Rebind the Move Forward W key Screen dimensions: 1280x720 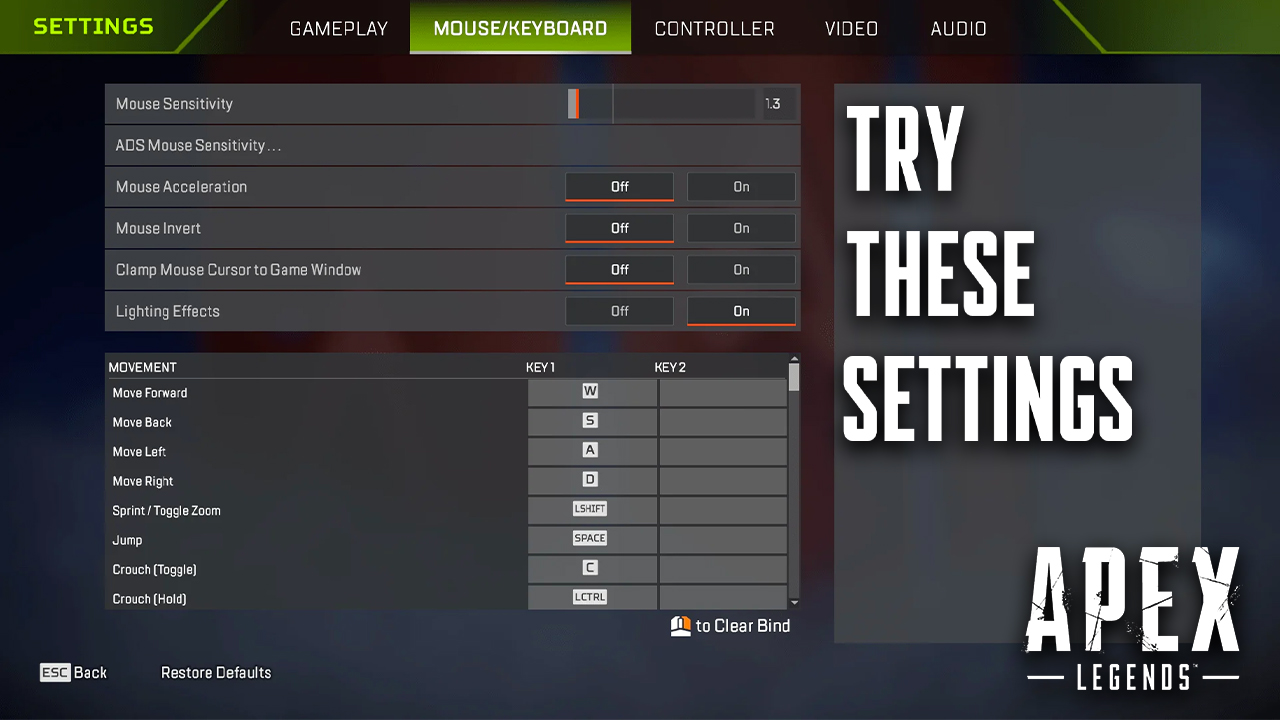[x=591, y=391]
